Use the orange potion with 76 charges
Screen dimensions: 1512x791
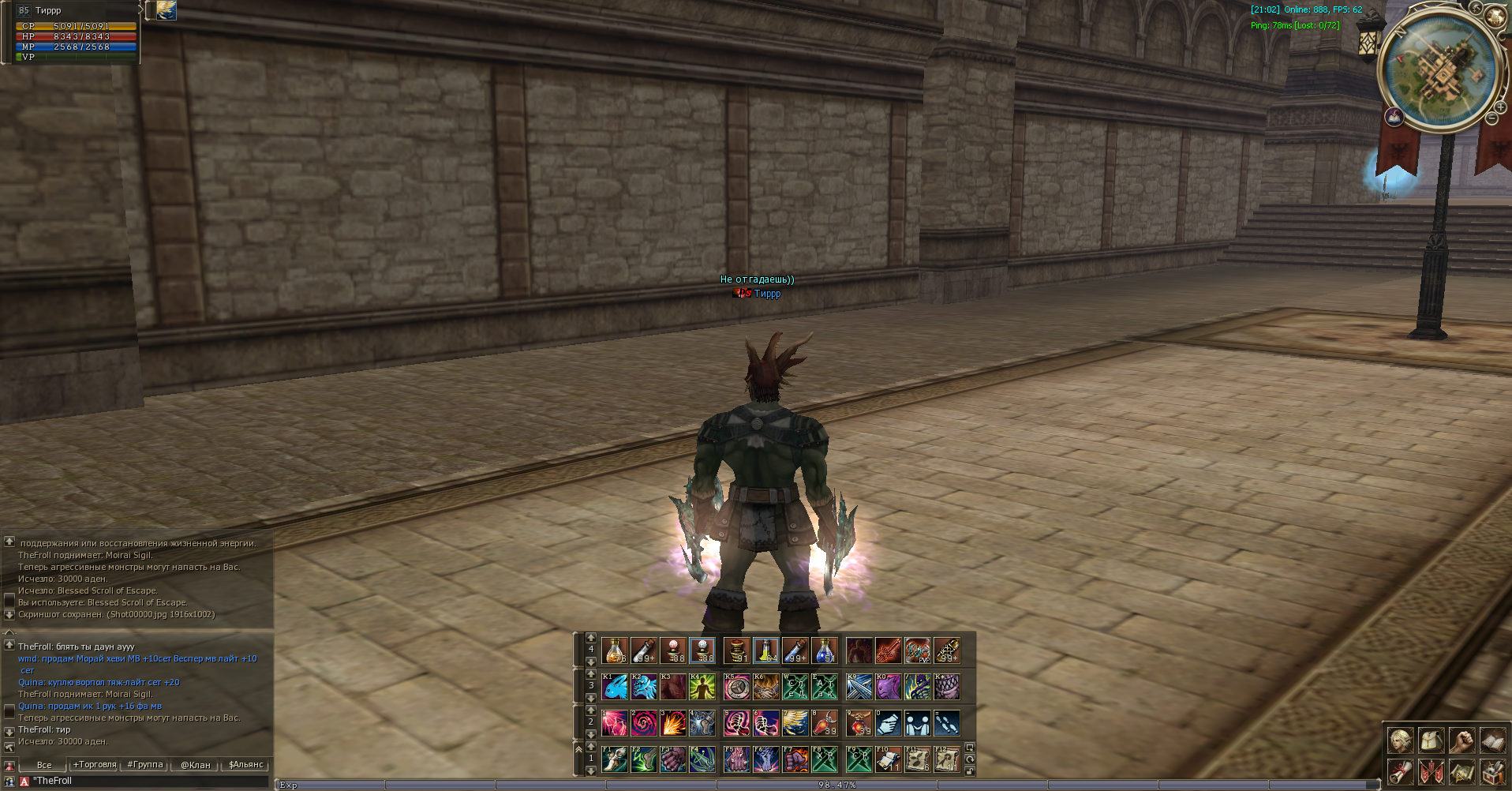615,650
